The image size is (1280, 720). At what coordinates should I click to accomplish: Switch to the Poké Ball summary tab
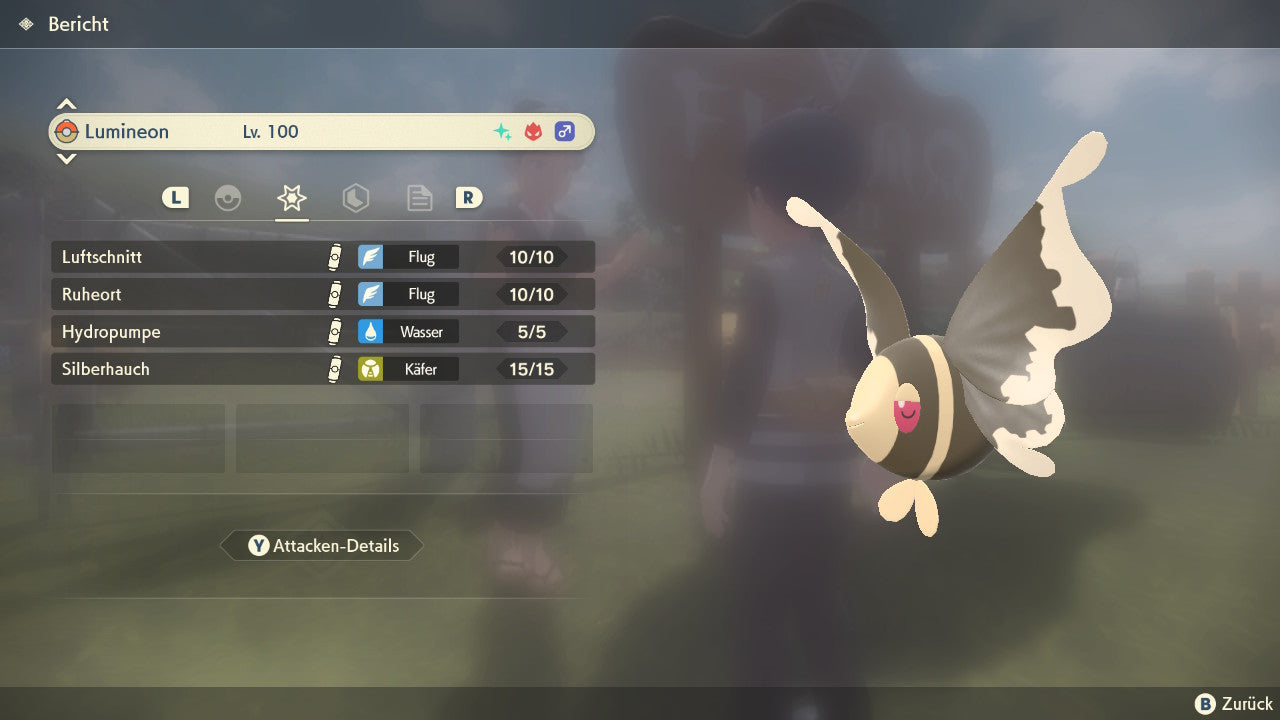[228, 198]
